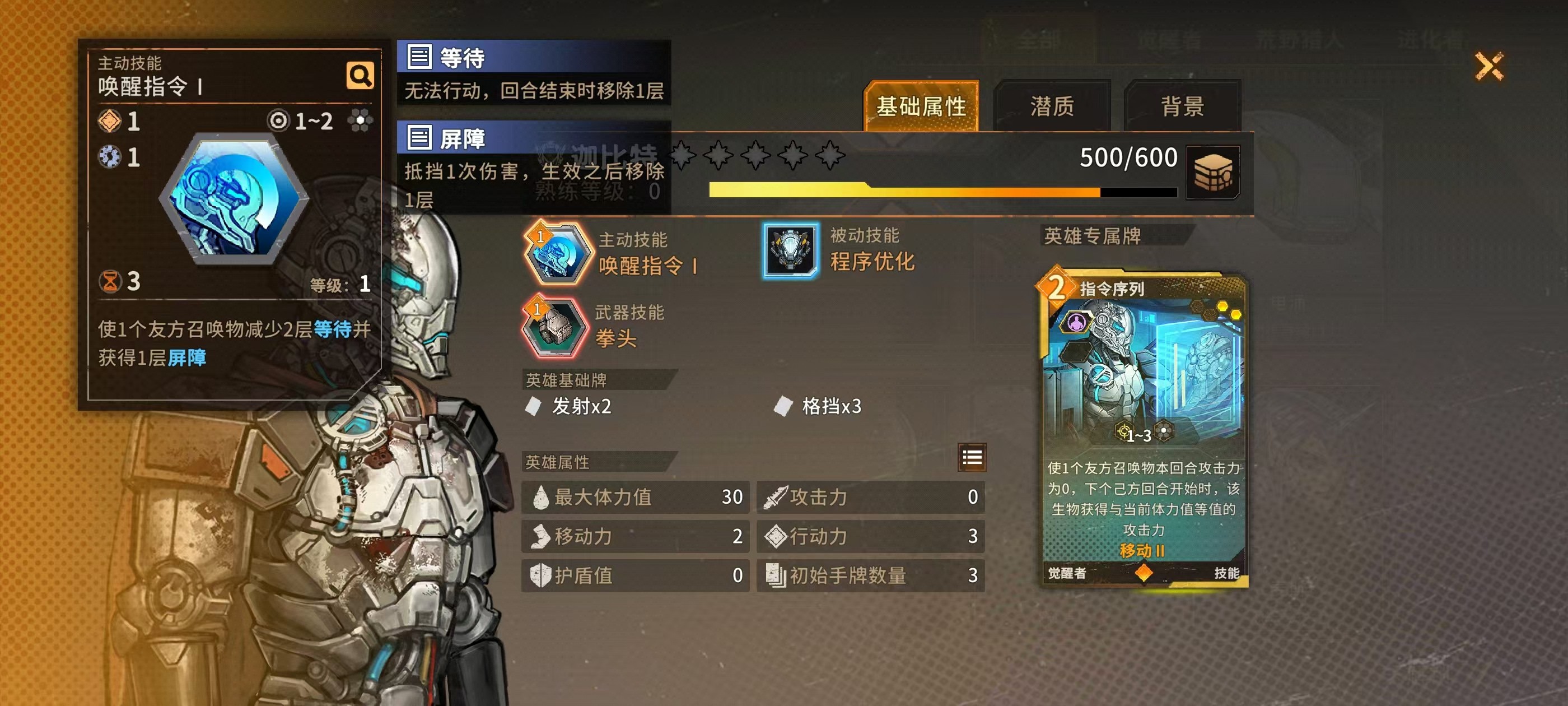Open the hero attribute list button
The width and height of the screenshot is (1568, 706).
[x=972, y=457]
